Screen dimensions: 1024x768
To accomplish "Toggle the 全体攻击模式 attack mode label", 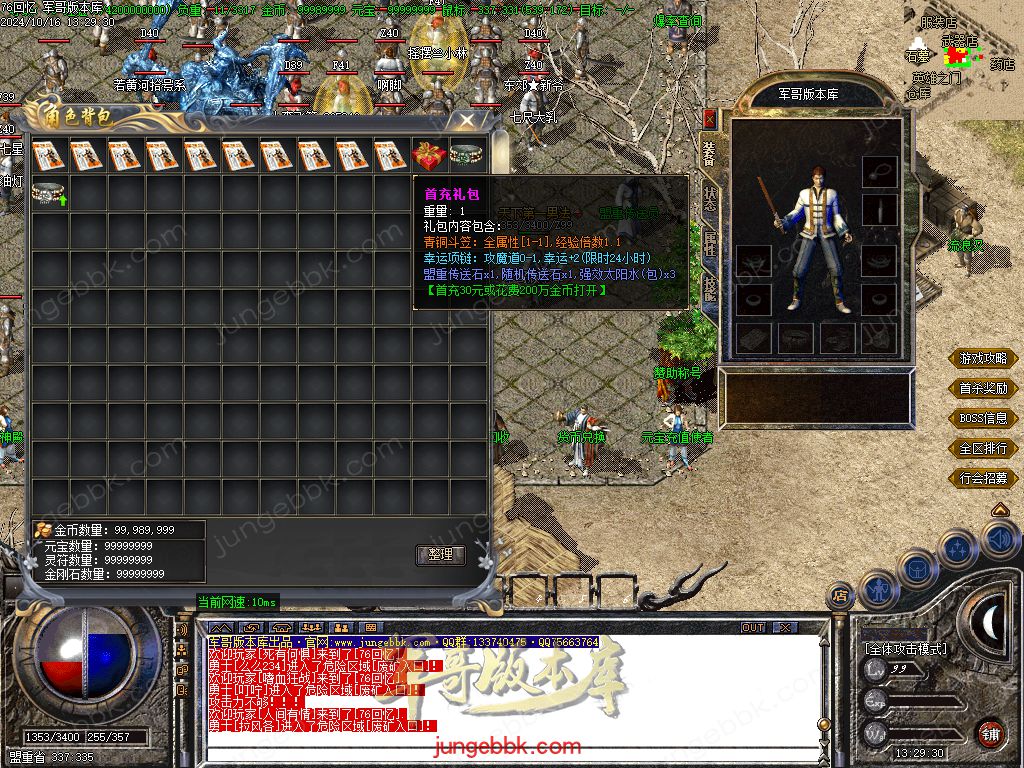I will coord(906,649).
